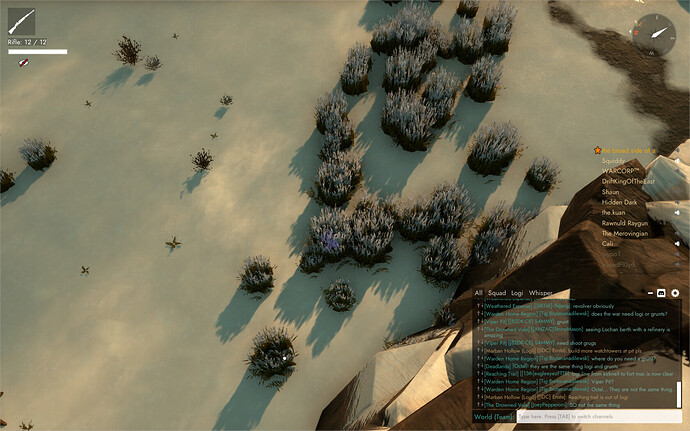
Task: Select Hidden Dark in squad list
Action: (x=619, y=202)
